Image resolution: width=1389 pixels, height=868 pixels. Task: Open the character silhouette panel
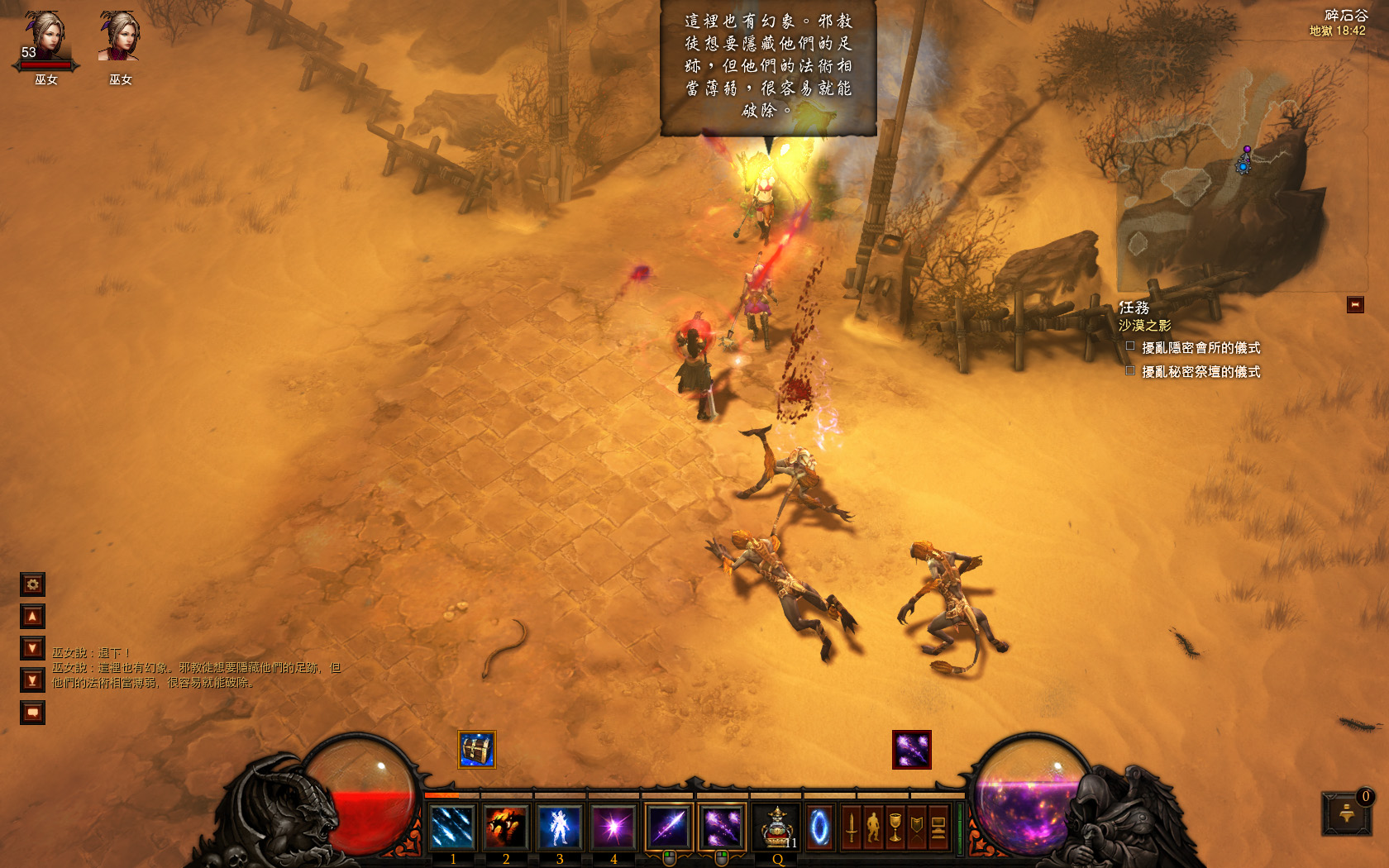(x=873, y=827)
